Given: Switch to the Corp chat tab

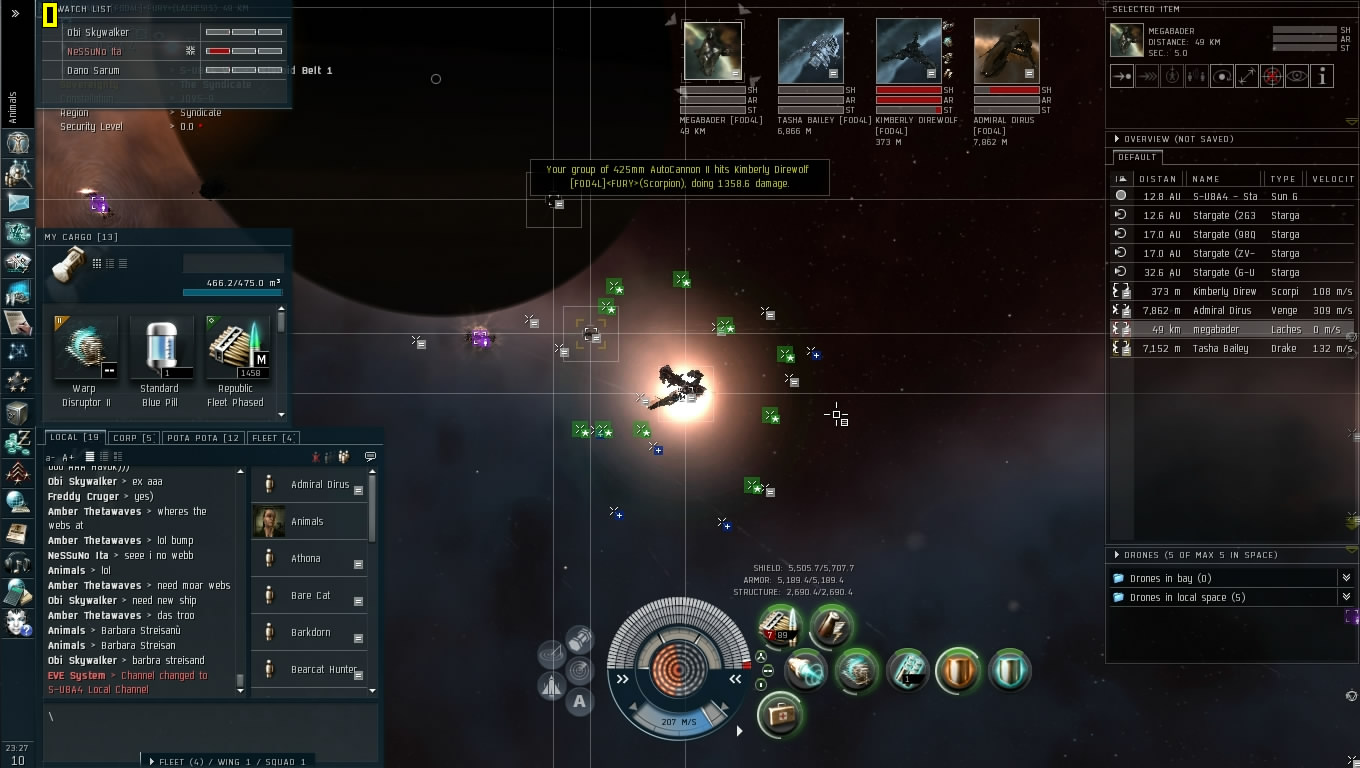Looking at the screenshot, I should tap(133, 437).
